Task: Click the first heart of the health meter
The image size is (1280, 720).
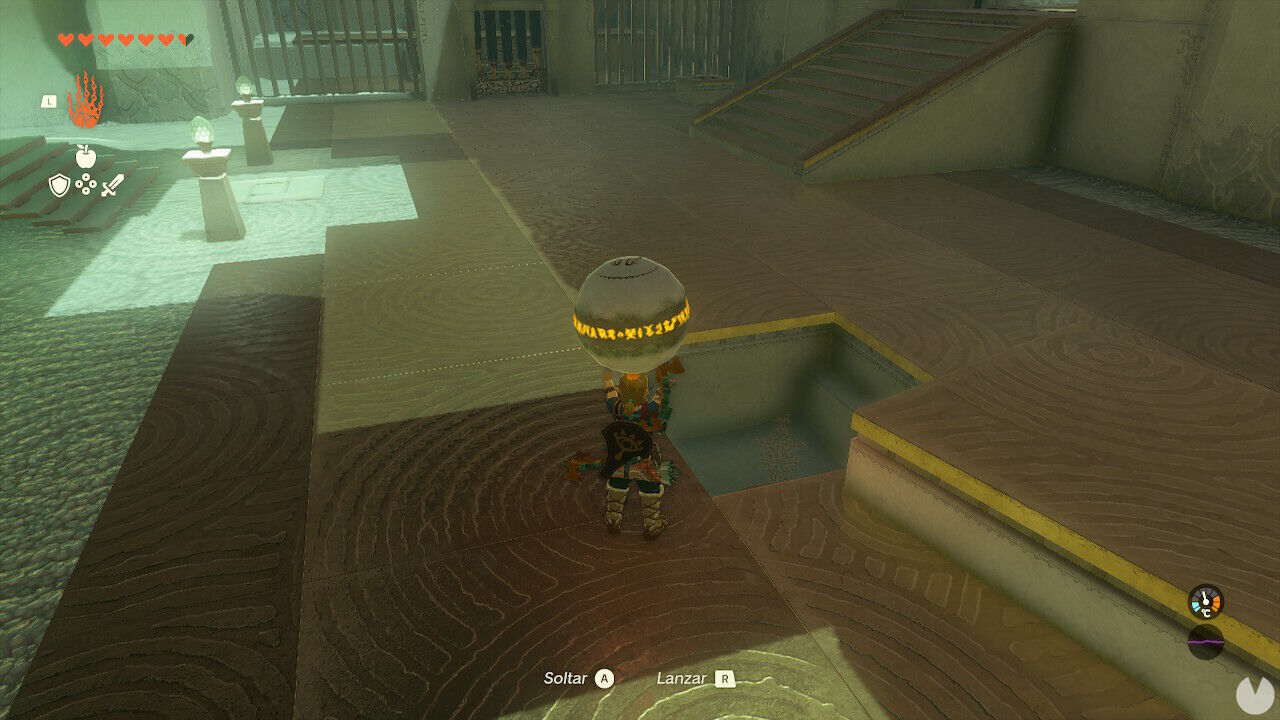Action: coord(64,39)
